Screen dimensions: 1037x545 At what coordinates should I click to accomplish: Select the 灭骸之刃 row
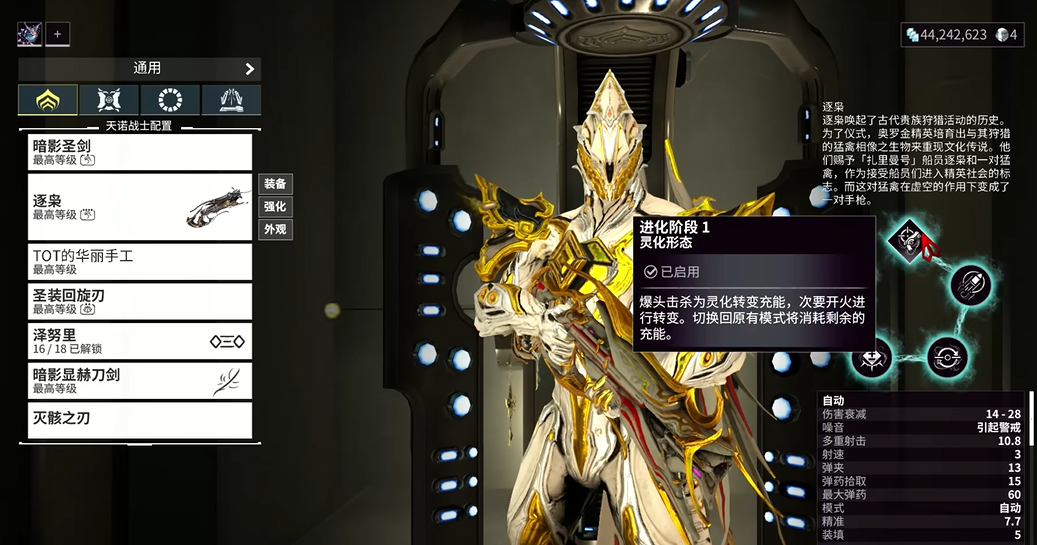click(139, 420)
